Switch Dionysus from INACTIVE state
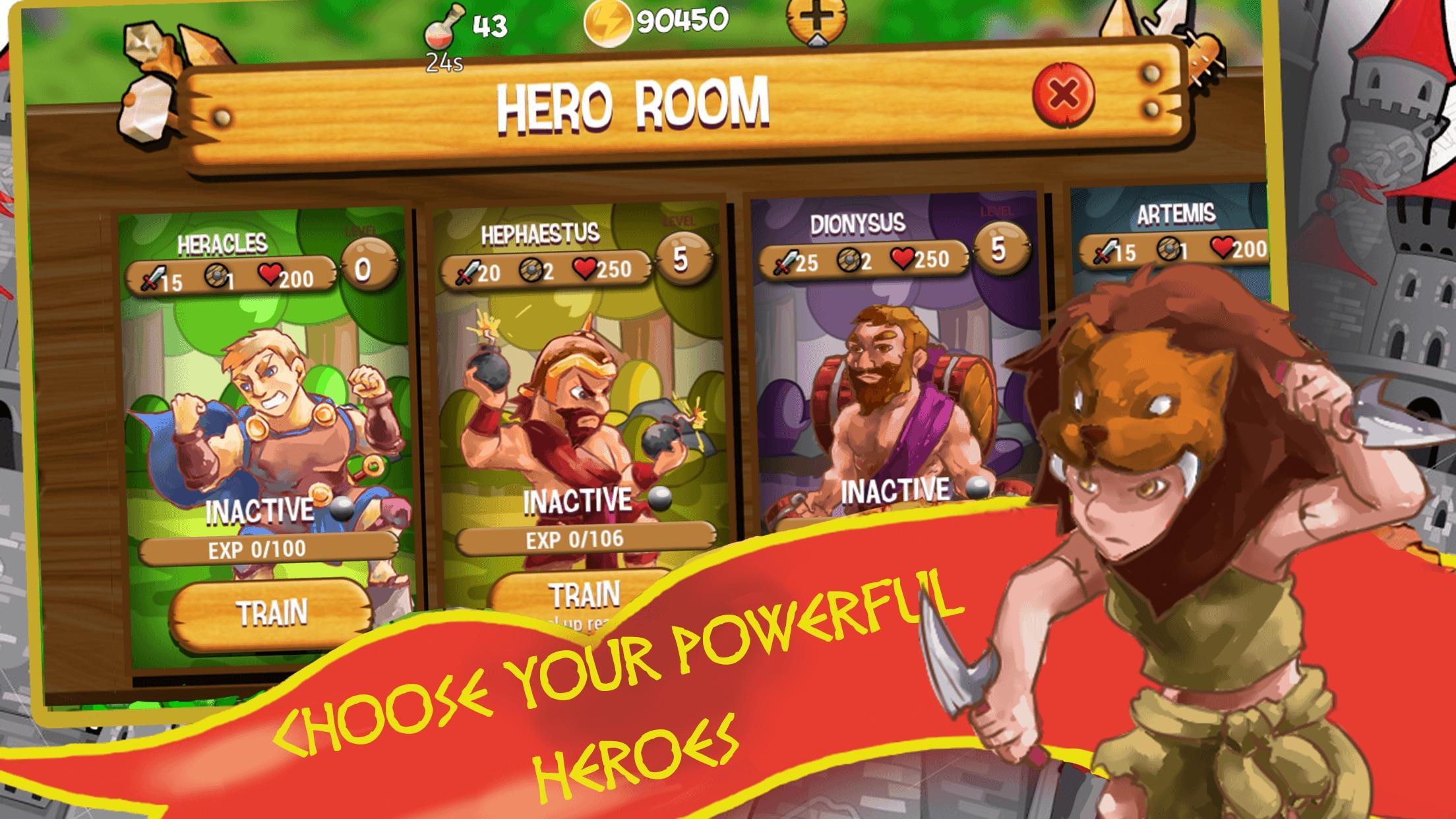The image size is (1456, 819). [896, 489]
